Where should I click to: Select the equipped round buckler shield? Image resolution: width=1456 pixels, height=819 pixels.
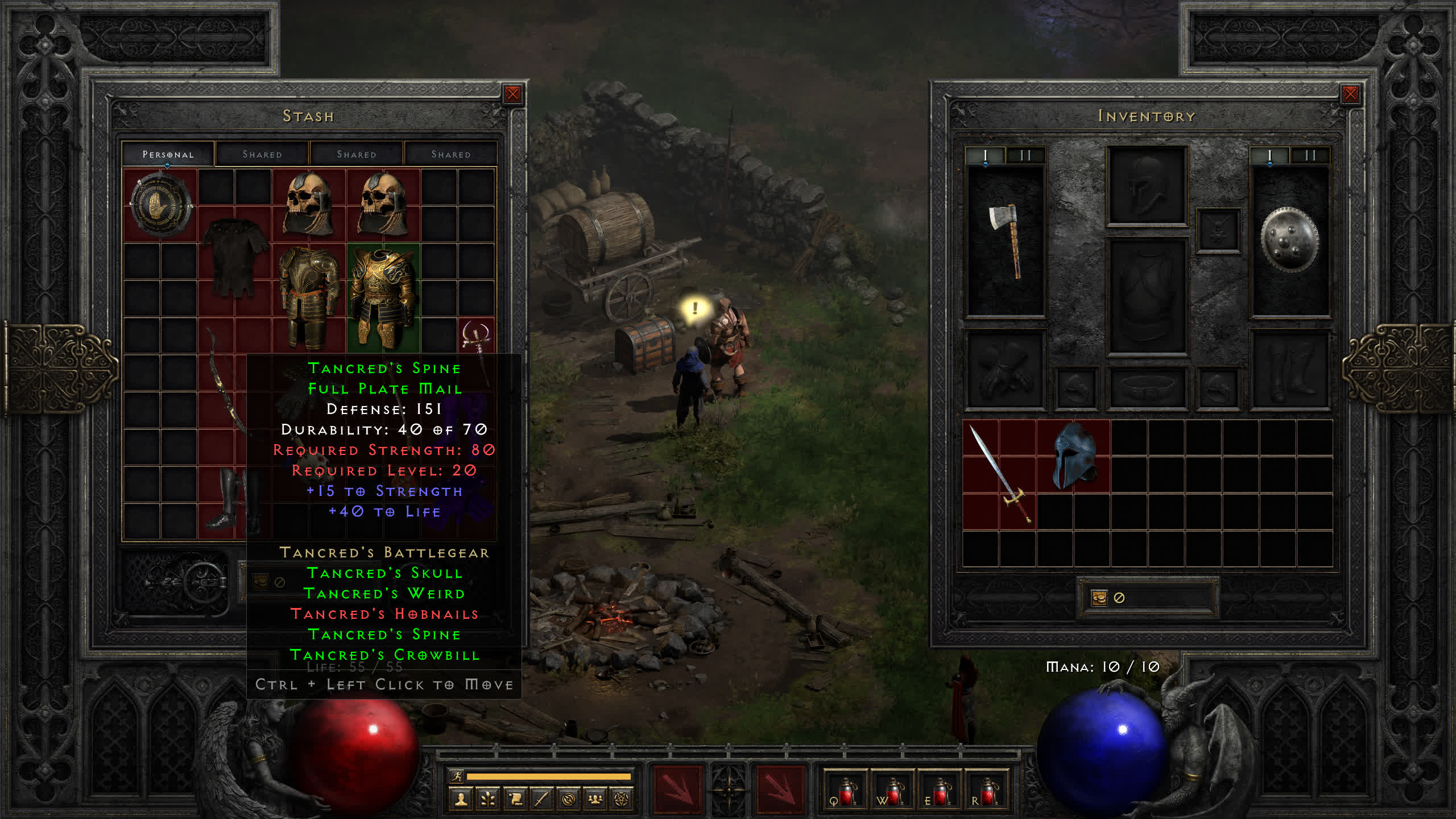(x=1289, y=241)
